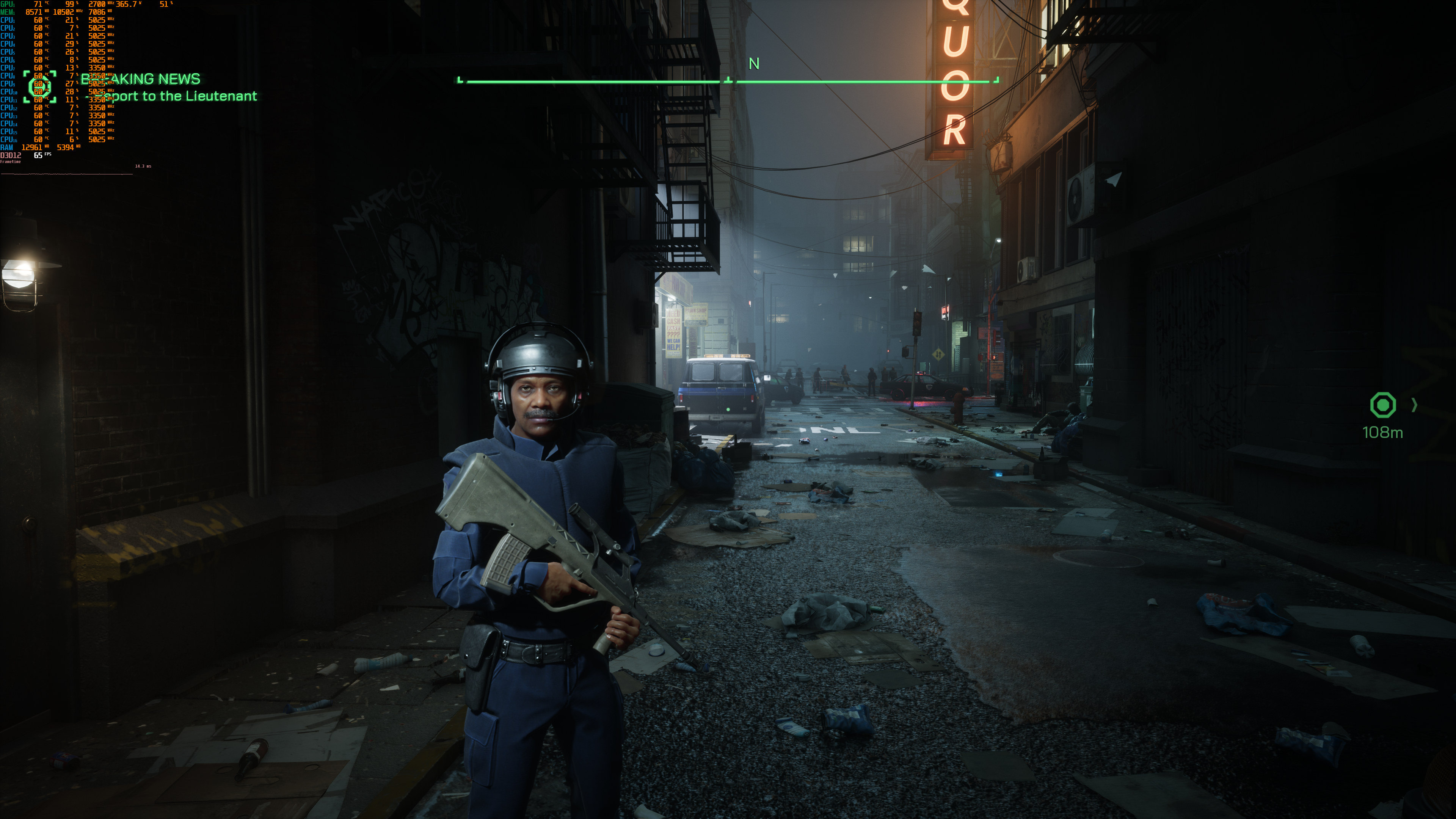Click the compass bar's north marker
Viewport: 1456px width, 819px height.
pos(753,64)
